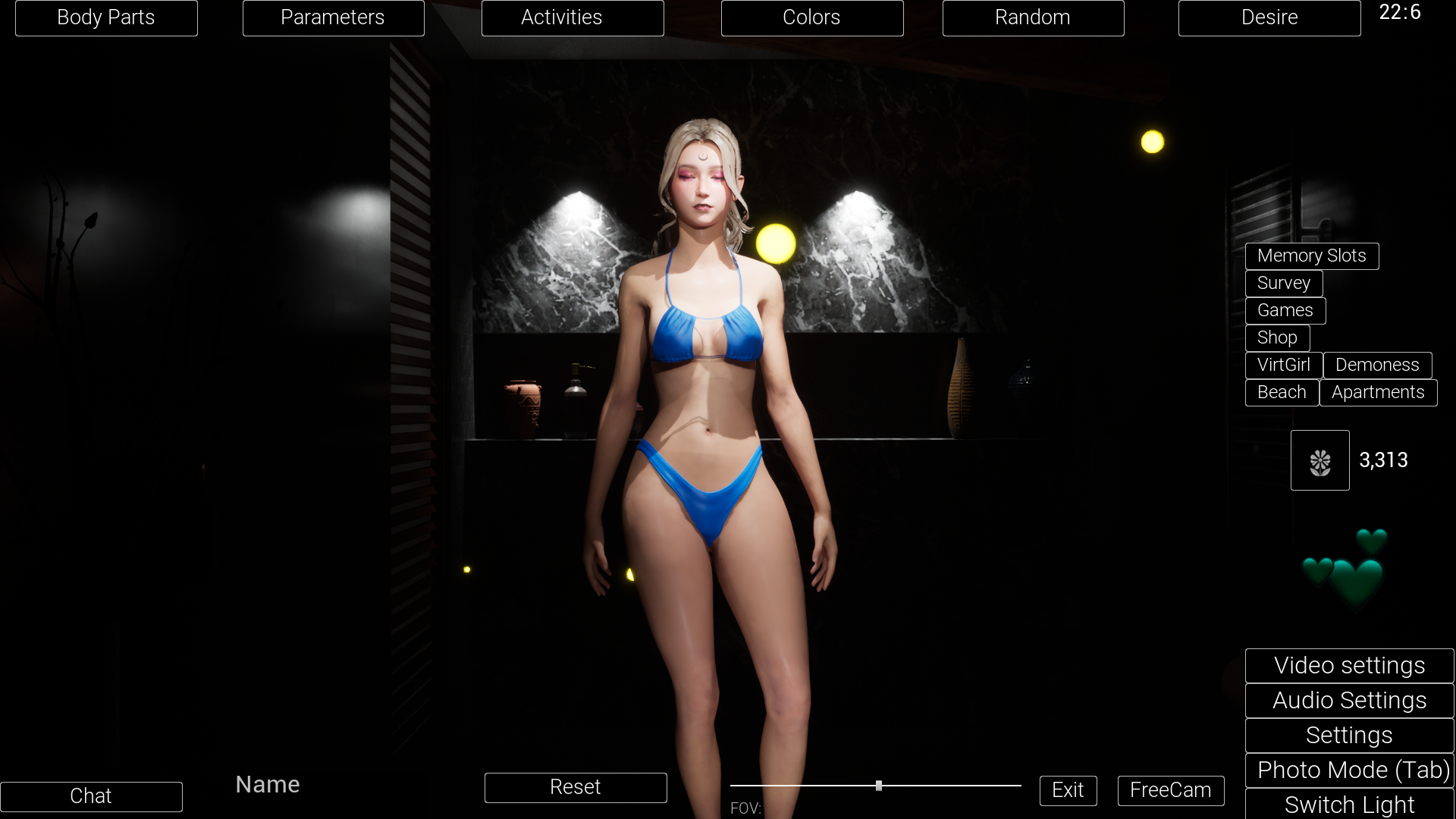Open the Desire panel
This screenshot has height=819, width=1456.
point(1269,17)
